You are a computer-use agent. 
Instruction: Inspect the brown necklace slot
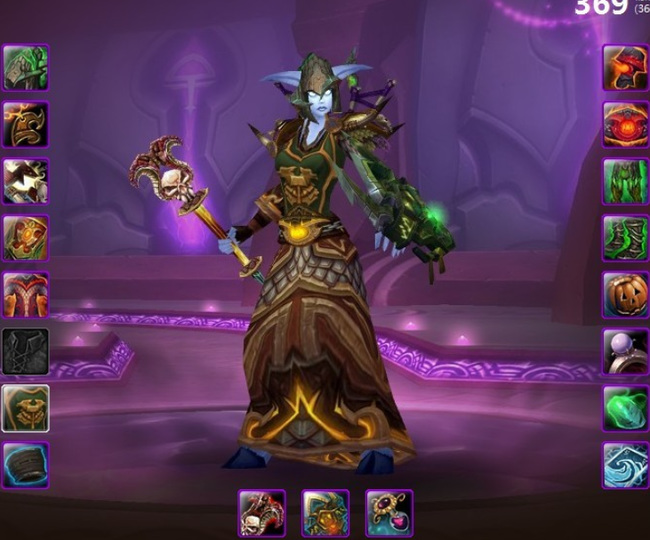pyautogui.click(x=25, y=124)
